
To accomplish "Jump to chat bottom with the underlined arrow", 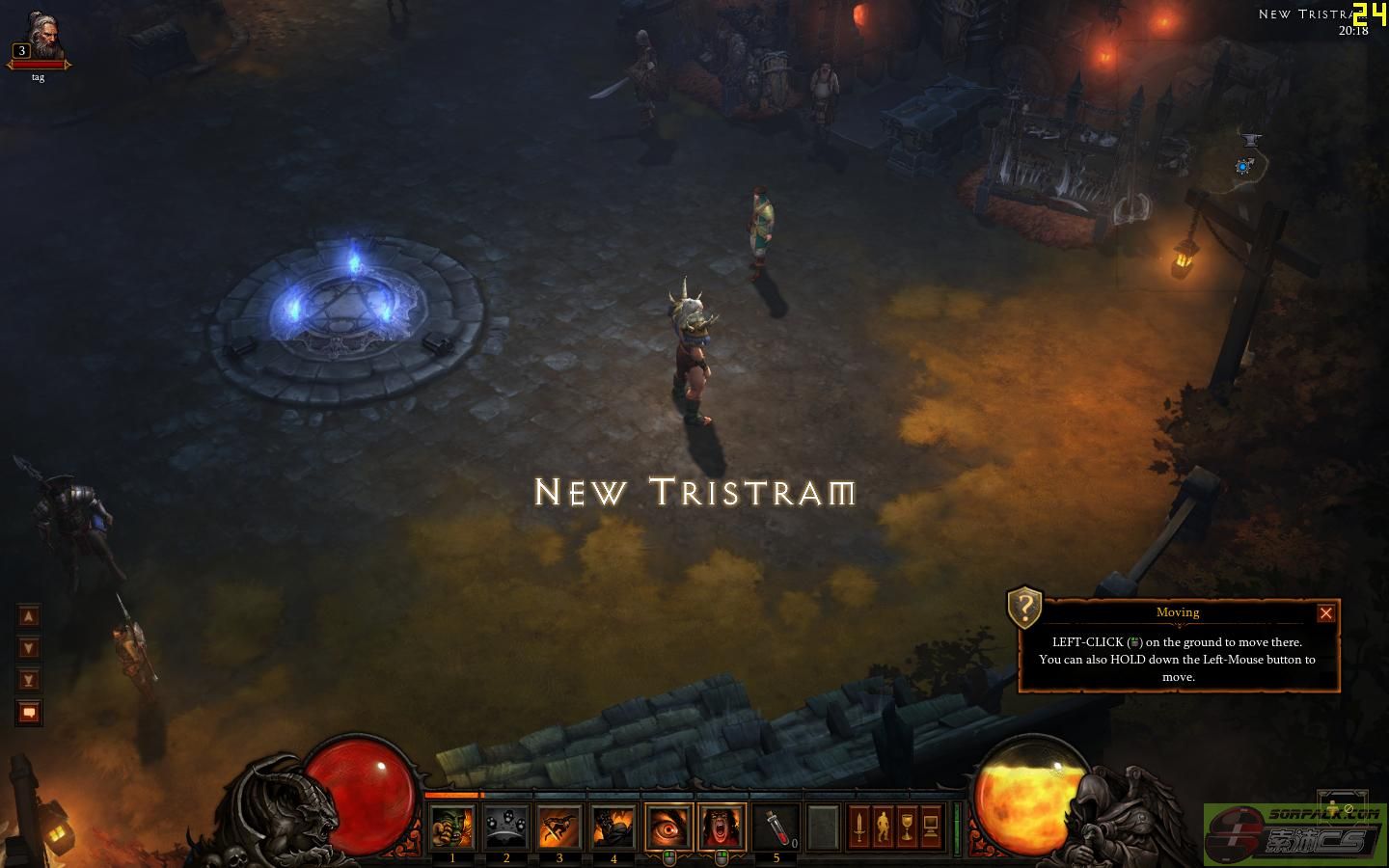I will [29, 680].
